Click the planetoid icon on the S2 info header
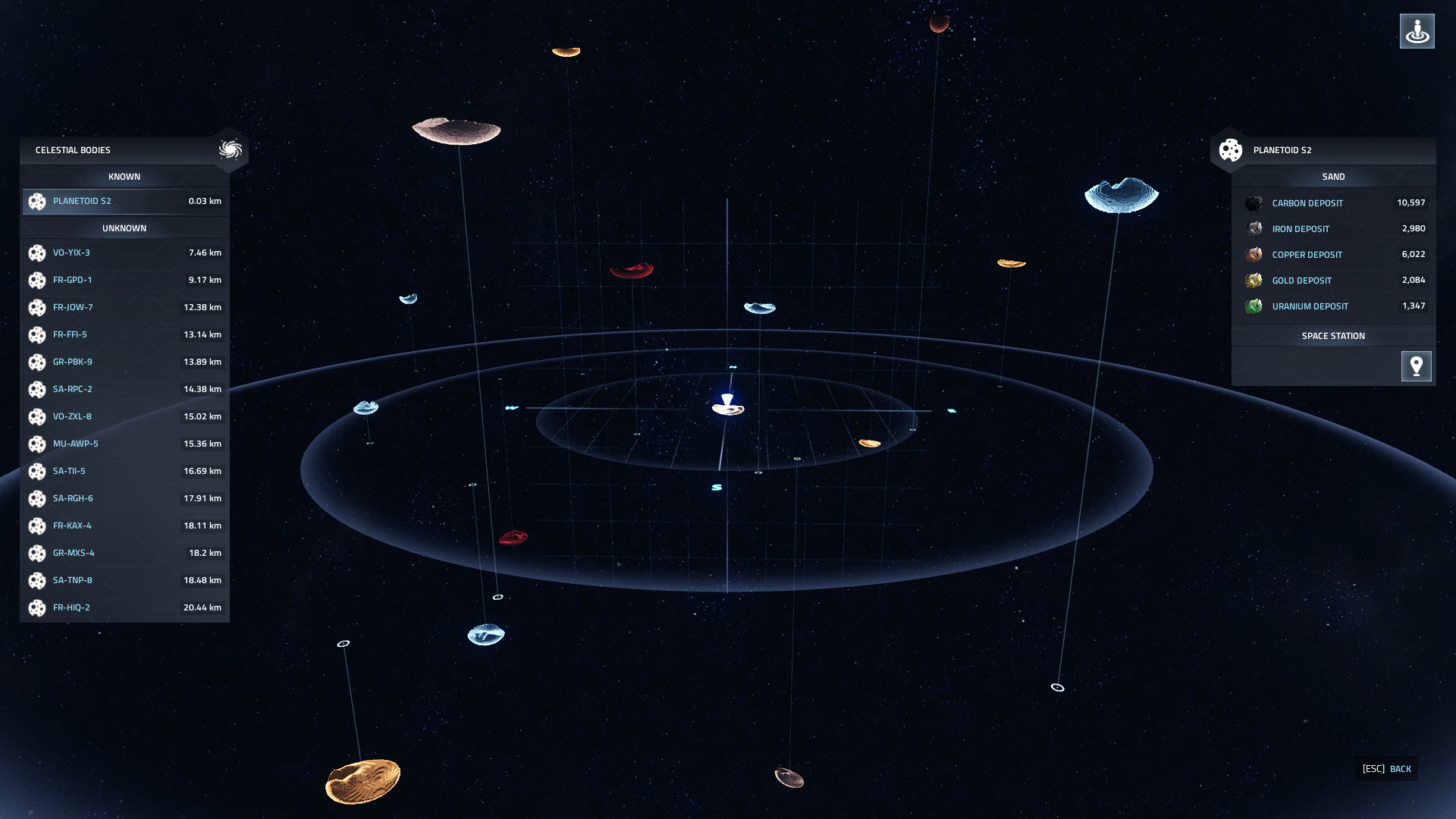Viewport: 1456px width, 819px height. (x=1230, y=150)
